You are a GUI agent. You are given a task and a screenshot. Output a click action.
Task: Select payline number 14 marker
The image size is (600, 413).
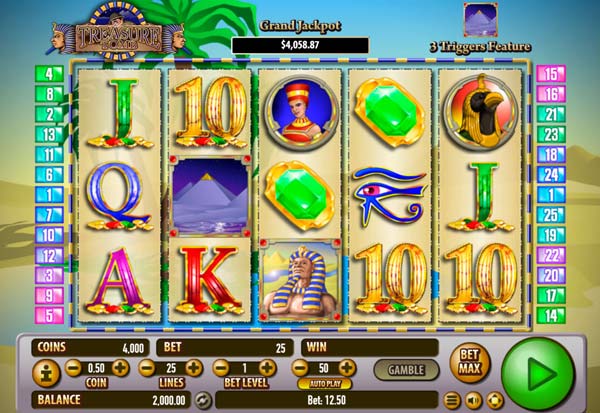(x=549, y=314)
